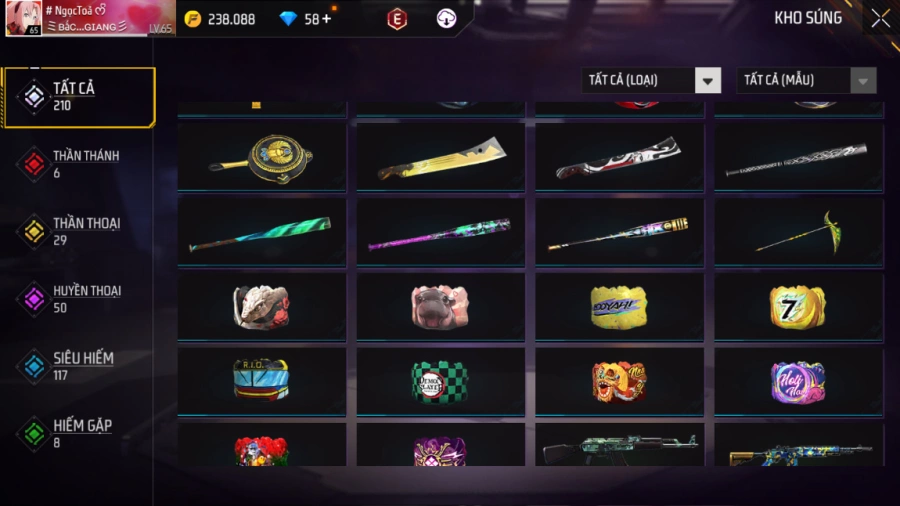Choose the yellow machete skin

[441, 156]
